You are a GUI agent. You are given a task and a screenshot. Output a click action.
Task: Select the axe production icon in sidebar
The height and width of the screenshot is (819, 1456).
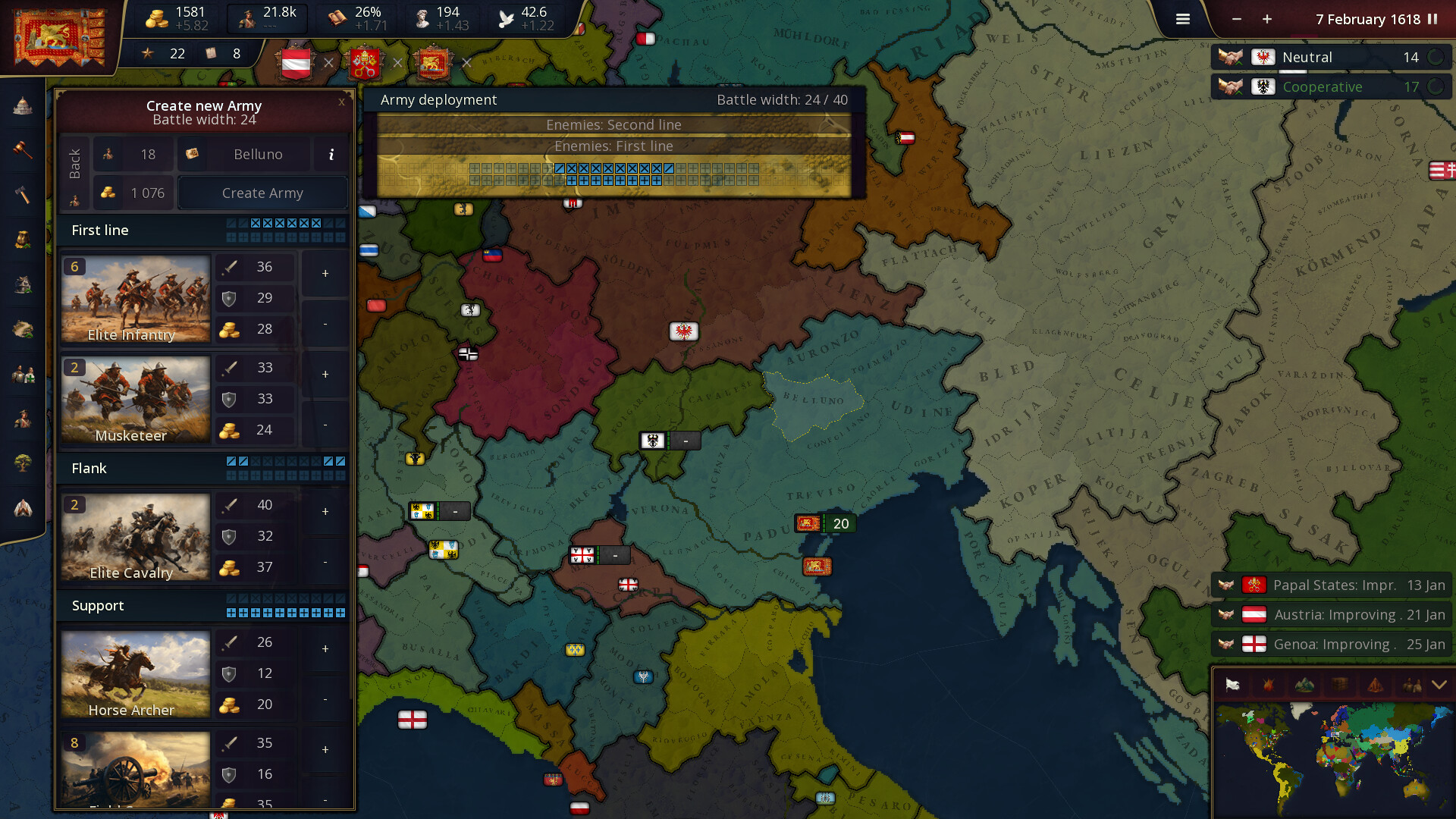pyautogui.click(x=21, y=195)
